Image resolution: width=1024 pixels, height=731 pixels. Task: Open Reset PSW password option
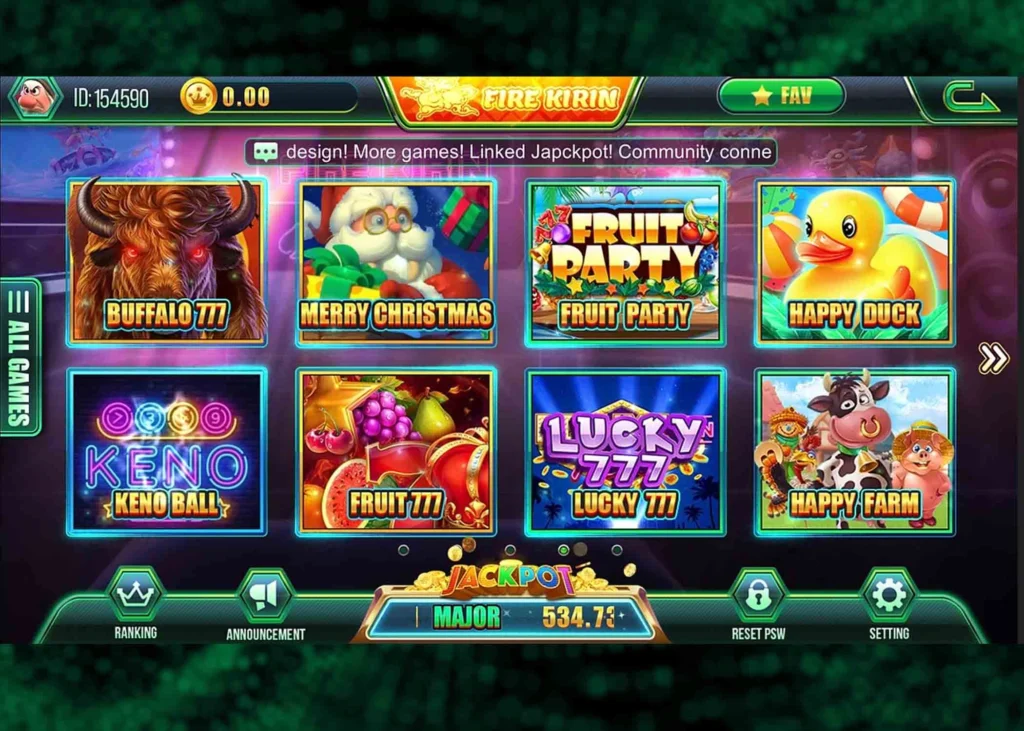point(758,598)
